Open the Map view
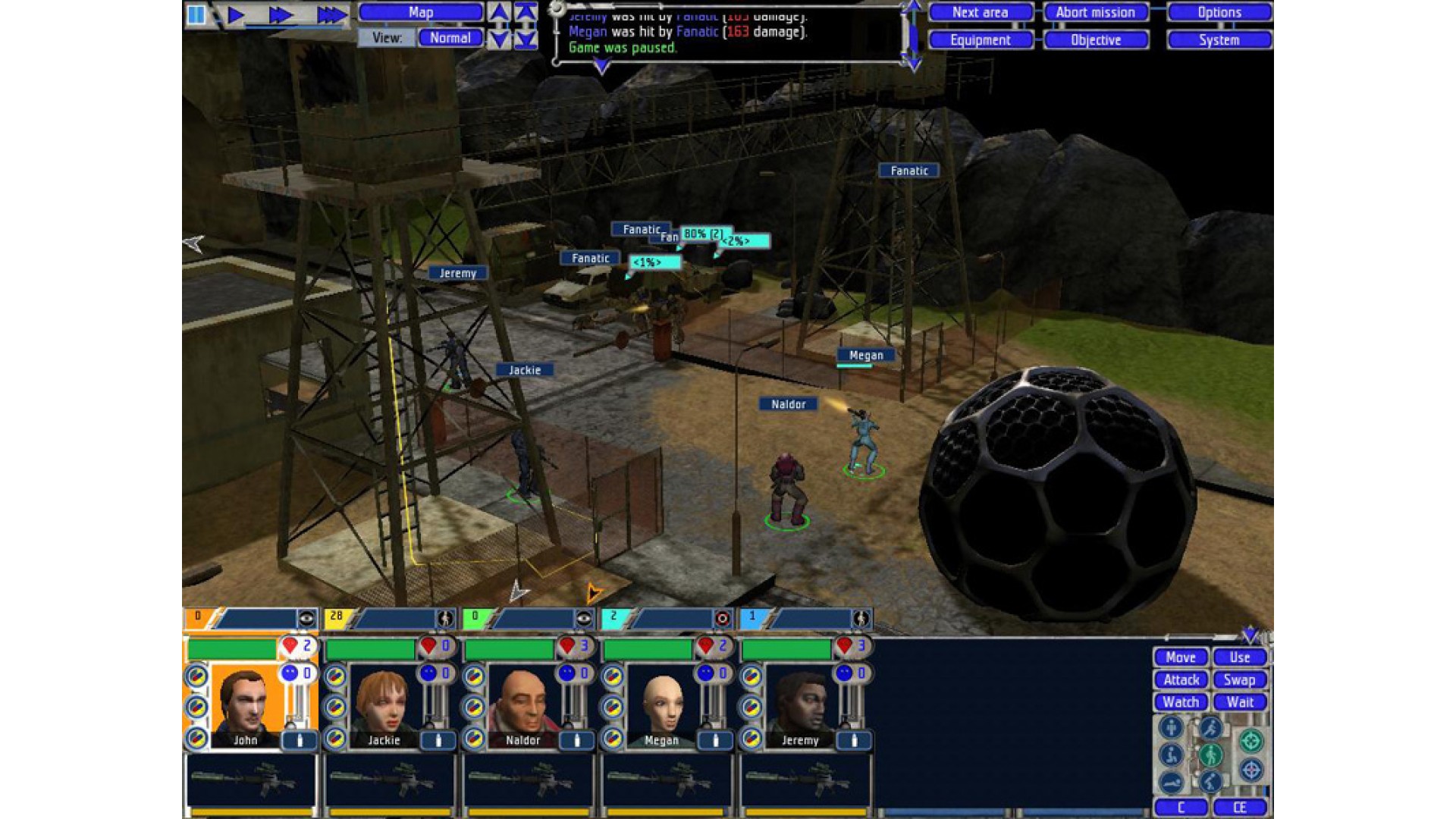 pos(421,12)
